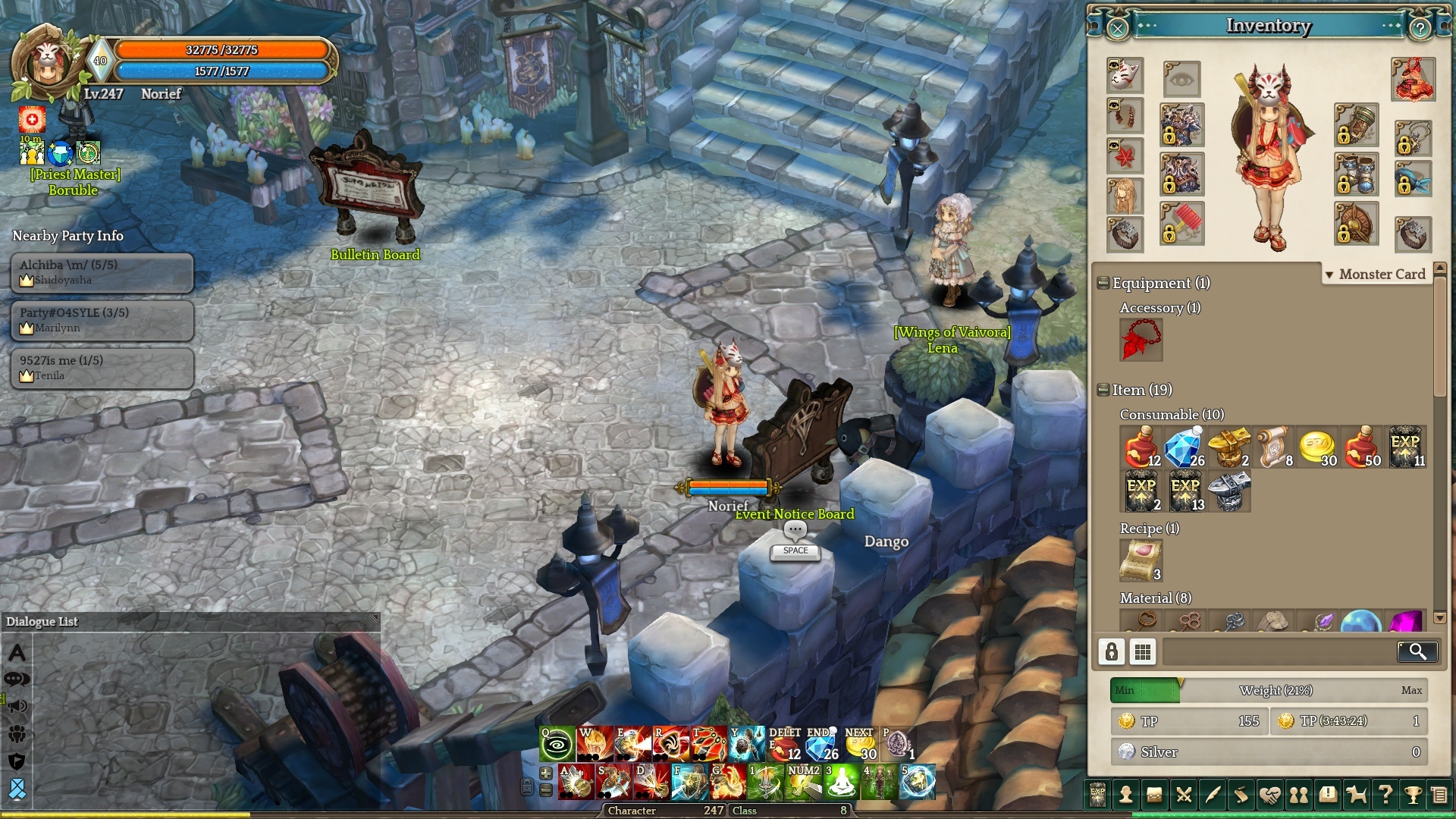
Task: Select the red accessory in inventory
Action: tap(1141, 339)
